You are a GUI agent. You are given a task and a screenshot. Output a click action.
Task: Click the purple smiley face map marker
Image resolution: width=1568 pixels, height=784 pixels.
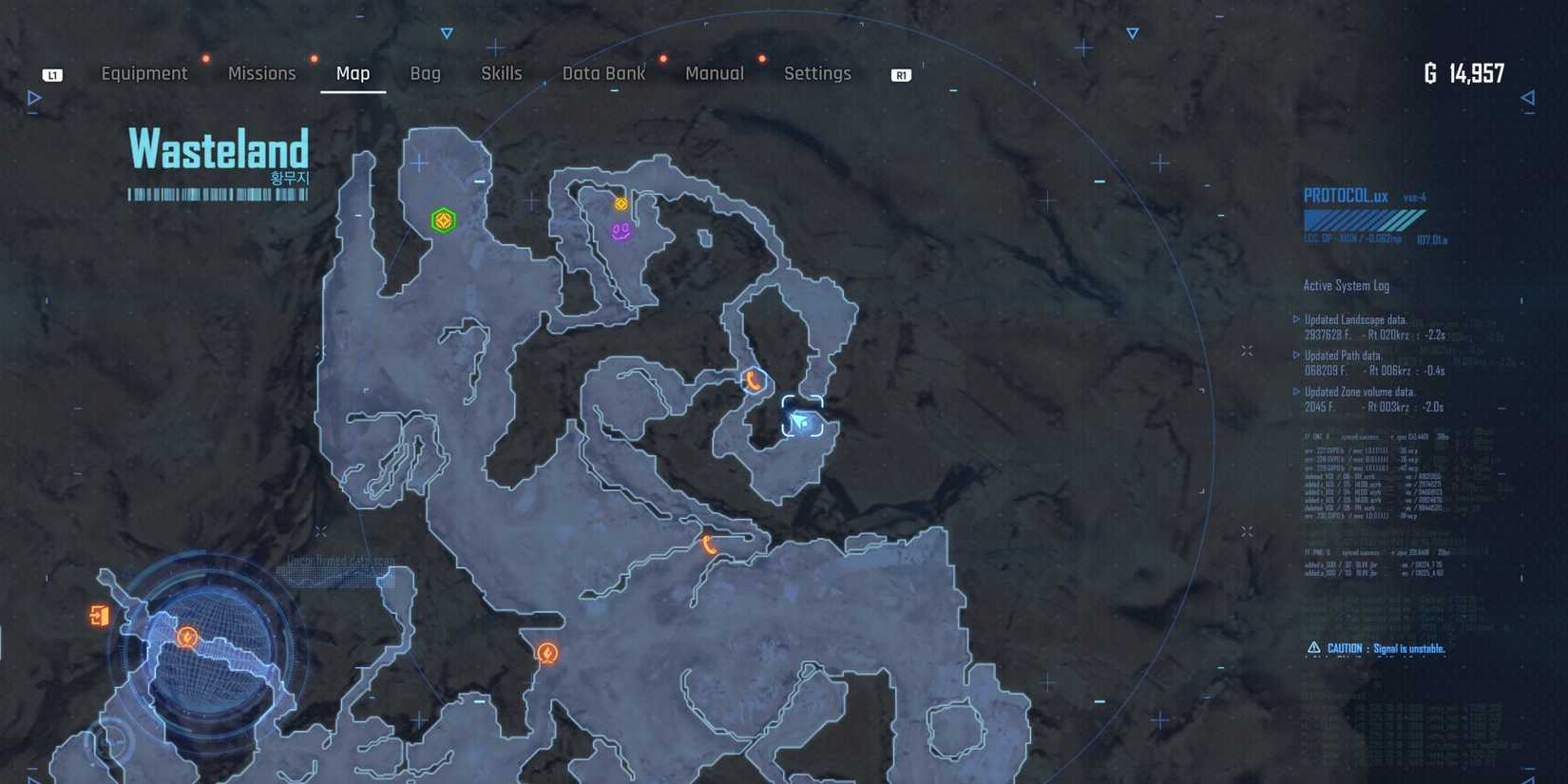click(621, 231)
